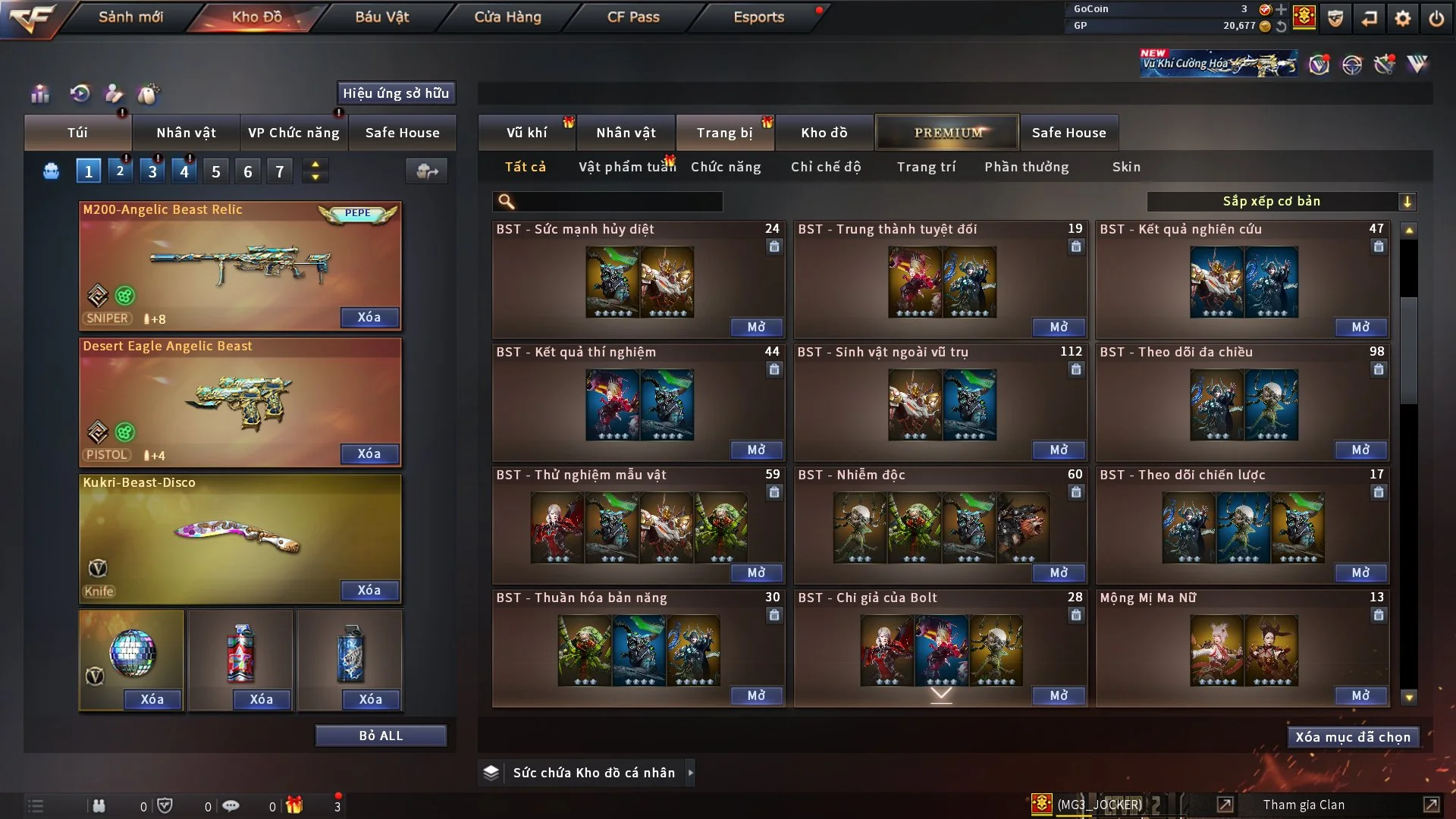Click the Bỏ ALL button
Screen dimensions: 1456x819
(381, 736)
